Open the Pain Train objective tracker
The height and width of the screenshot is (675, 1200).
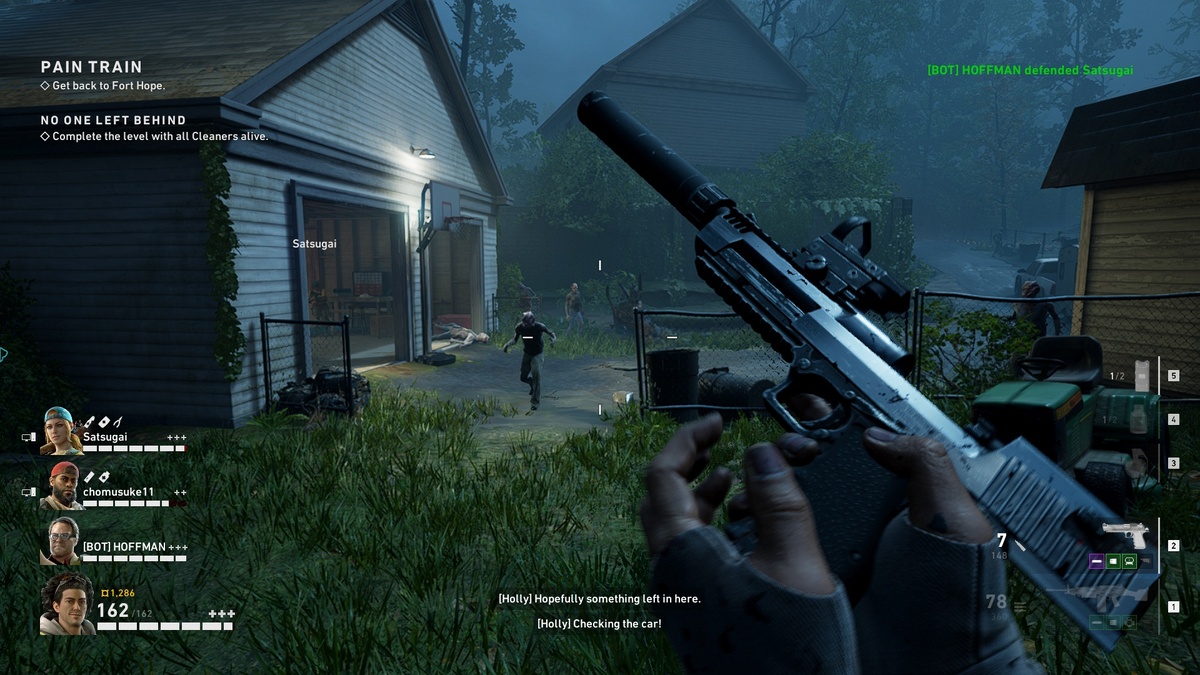91,67
